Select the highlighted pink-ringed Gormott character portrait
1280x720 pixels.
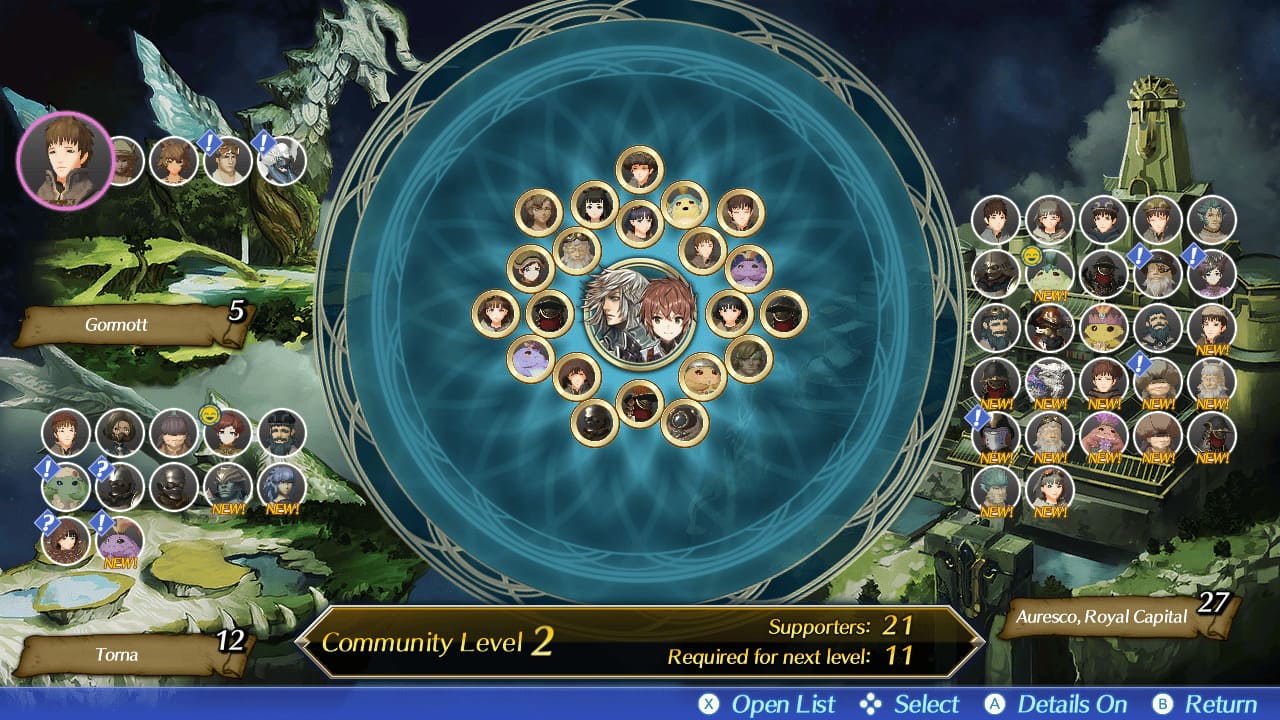65,160
